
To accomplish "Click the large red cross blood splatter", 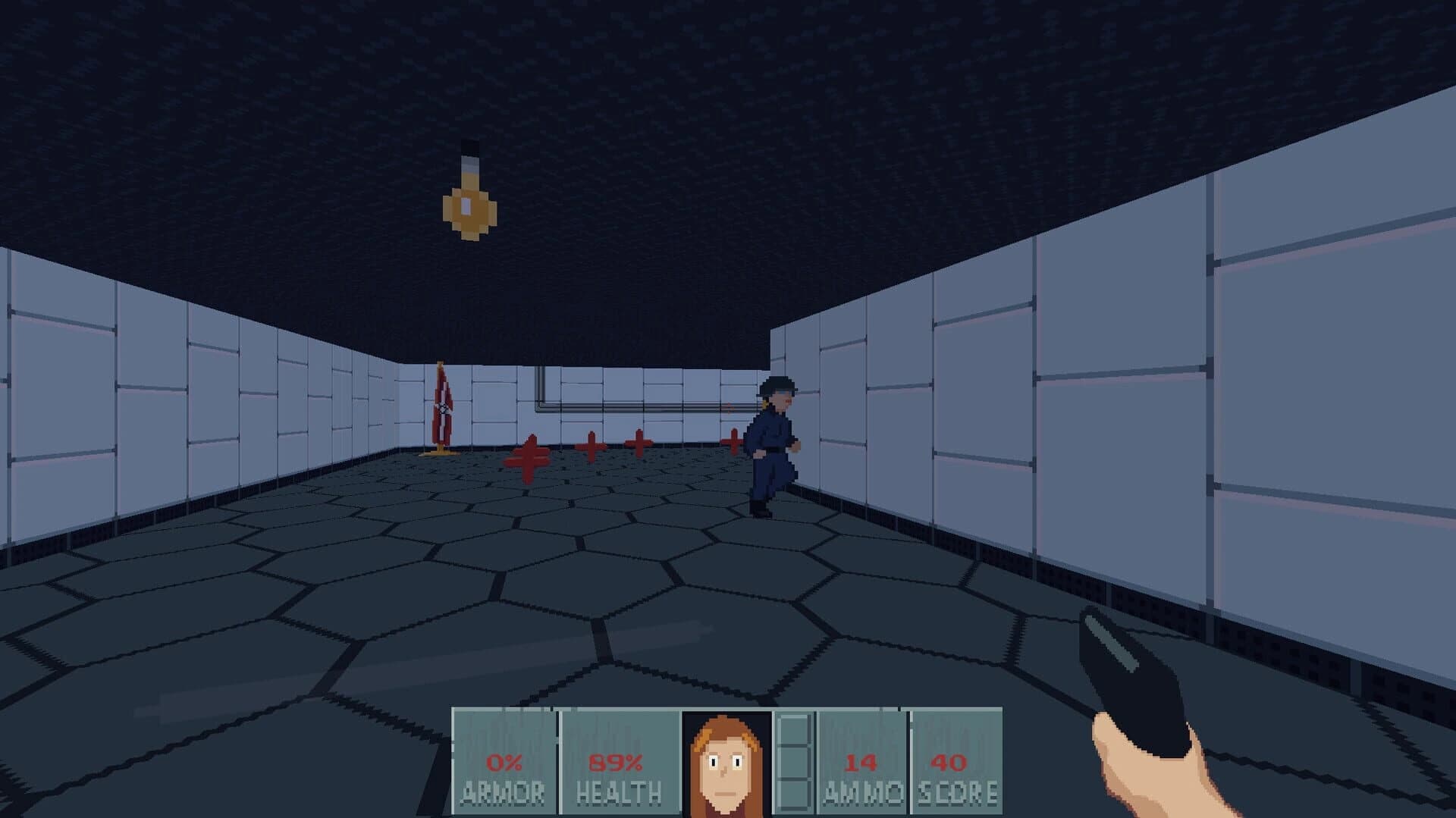I will tap(529, 455).
